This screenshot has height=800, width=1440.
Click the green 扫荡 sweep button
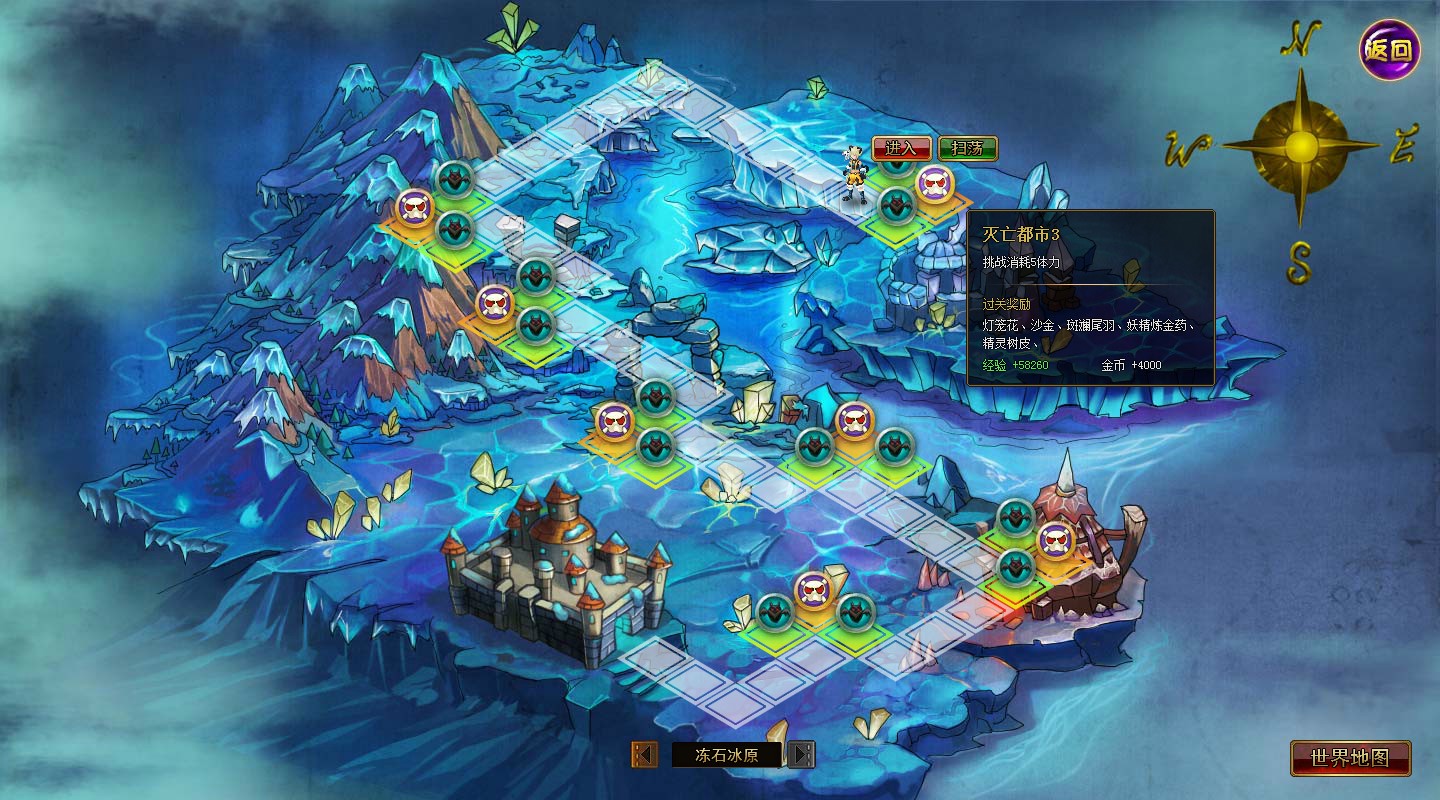click(967, 148)
